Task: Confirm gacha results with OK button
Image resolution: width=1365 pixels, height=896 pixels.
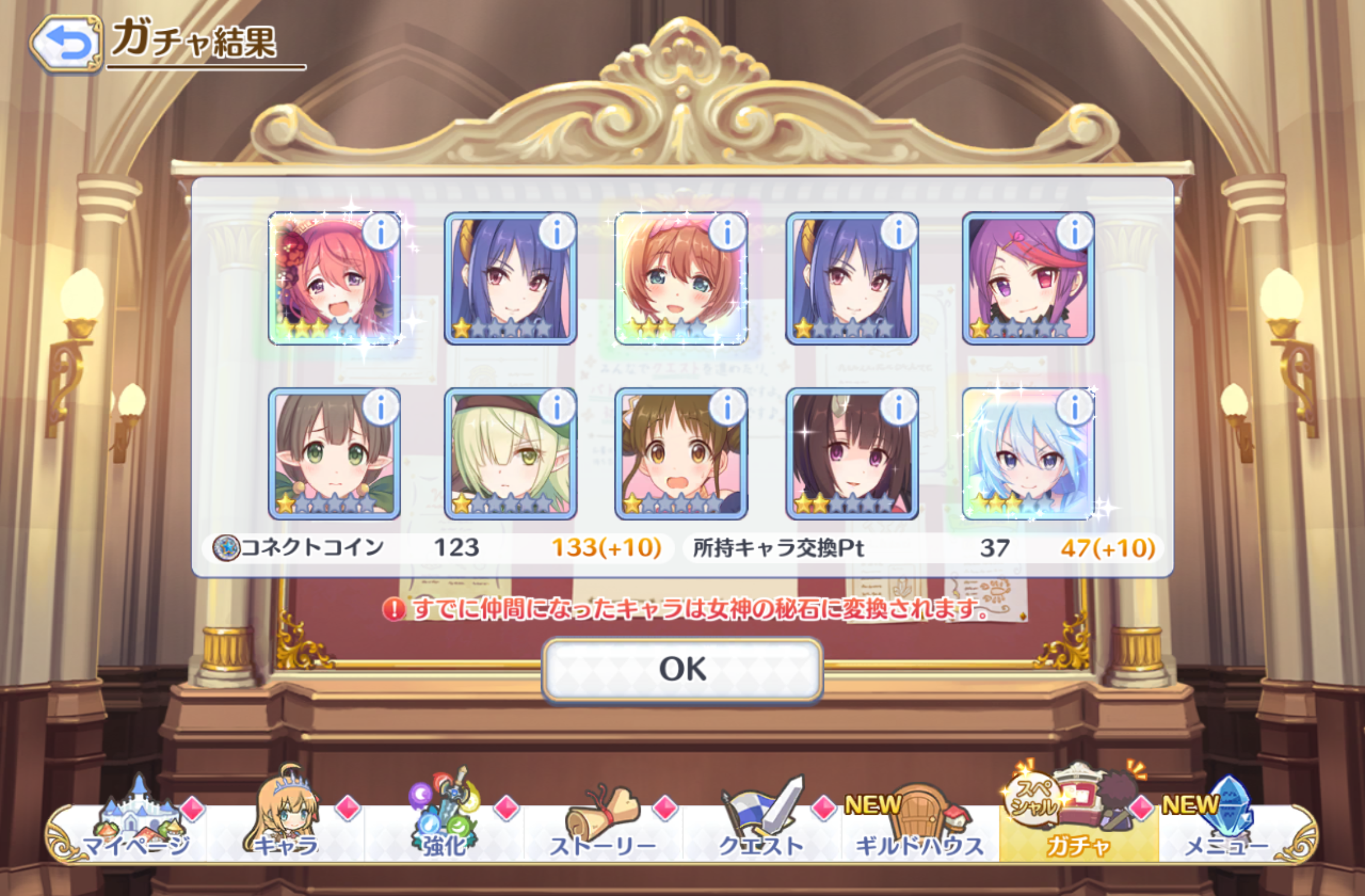Action: coord(682,670)
